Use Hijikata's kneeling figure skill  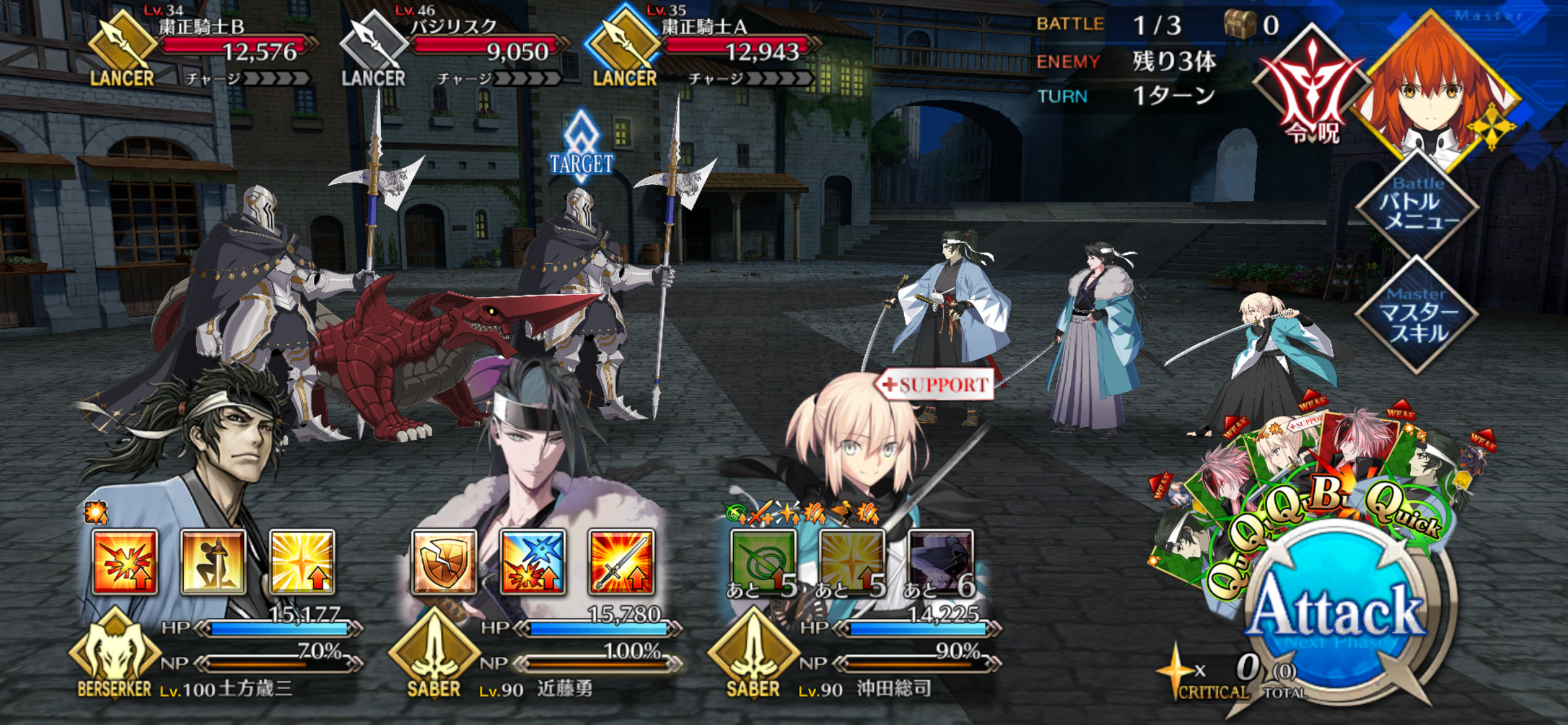point(213,562)
